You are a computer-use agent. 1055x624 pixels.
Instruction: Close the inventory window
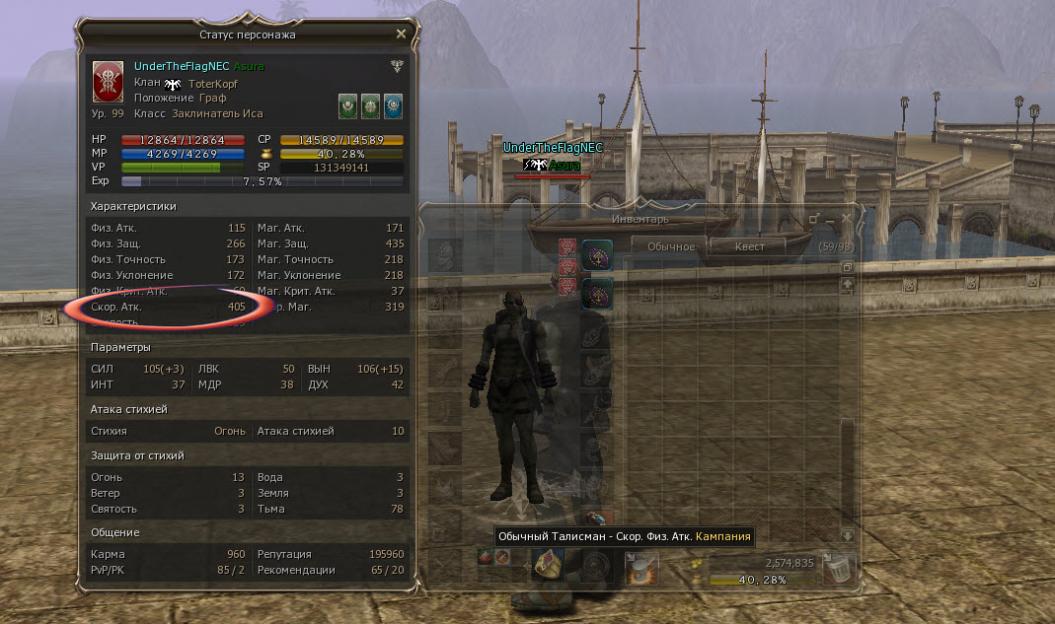click(846, 217)
